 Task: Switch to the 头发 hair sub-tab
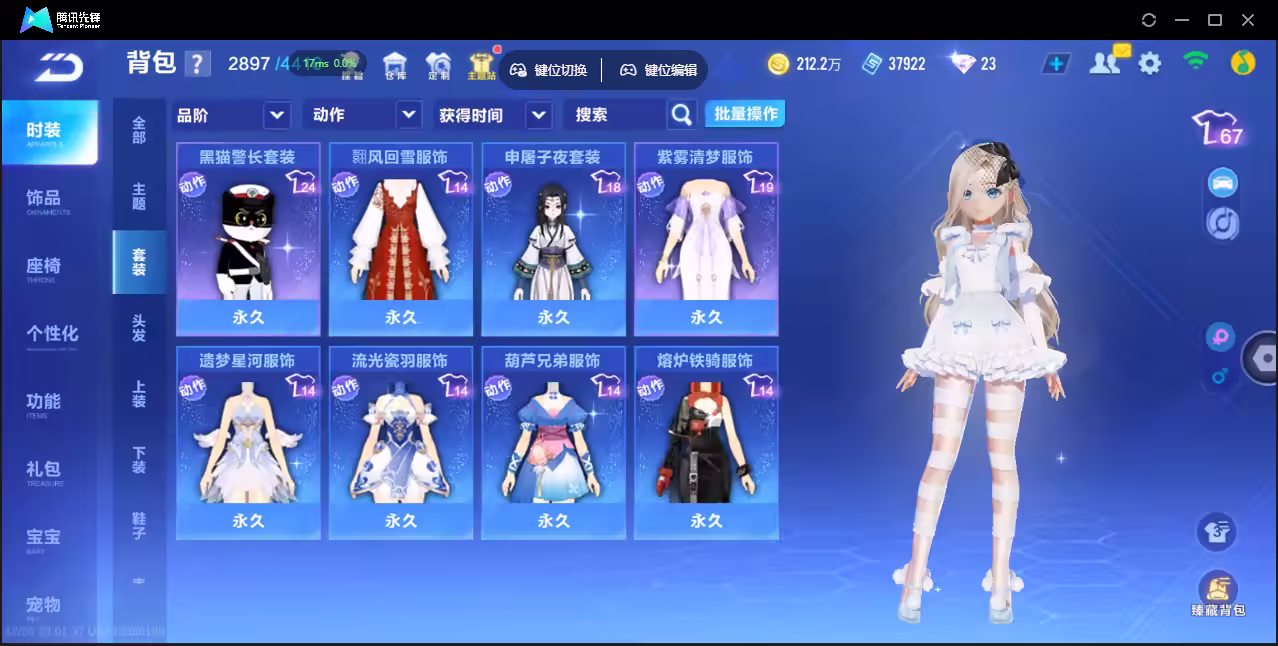click(x=139, y=328)
